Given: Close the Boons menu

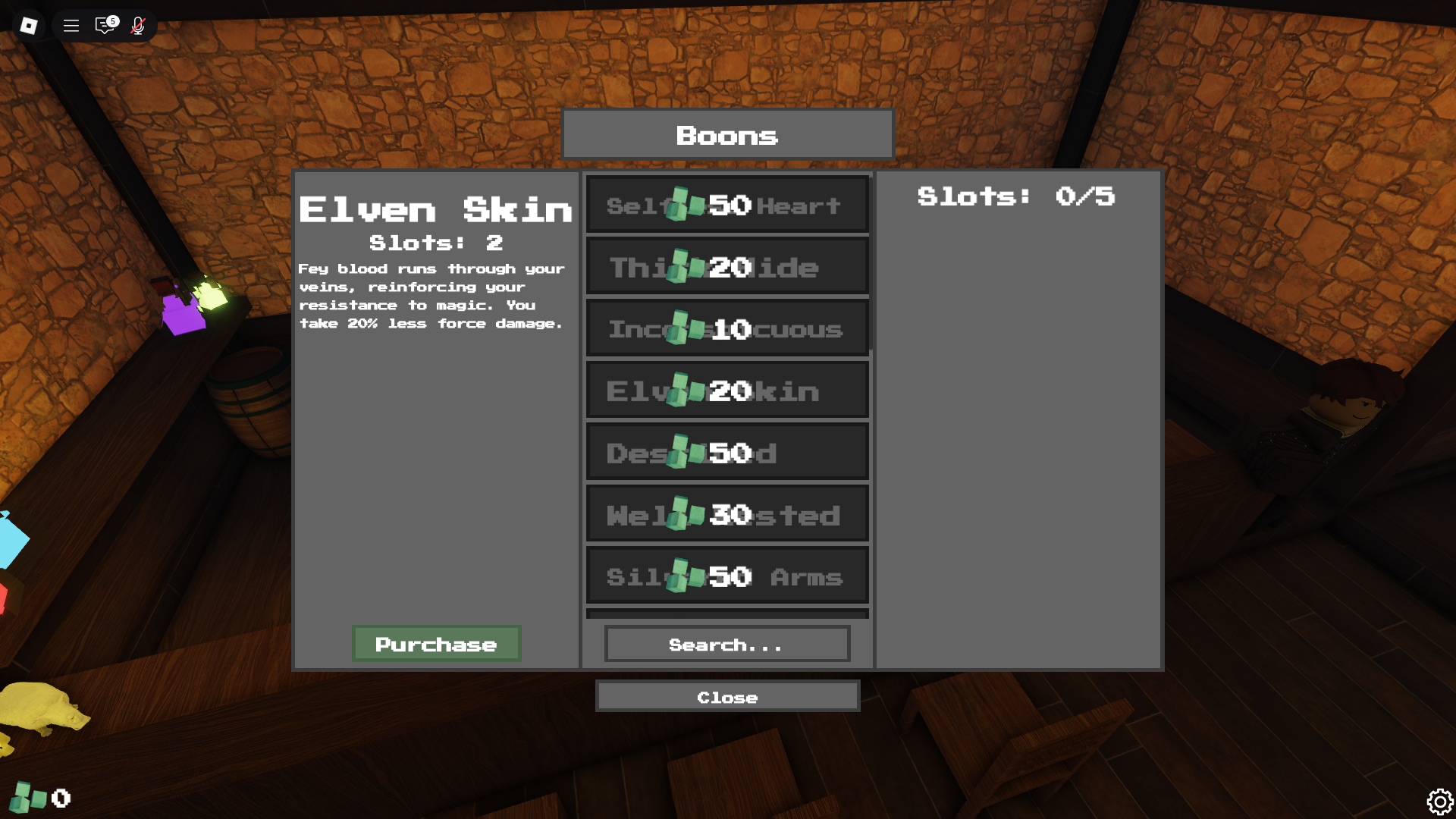Looking at the screenshot, I should pos(726,696).
